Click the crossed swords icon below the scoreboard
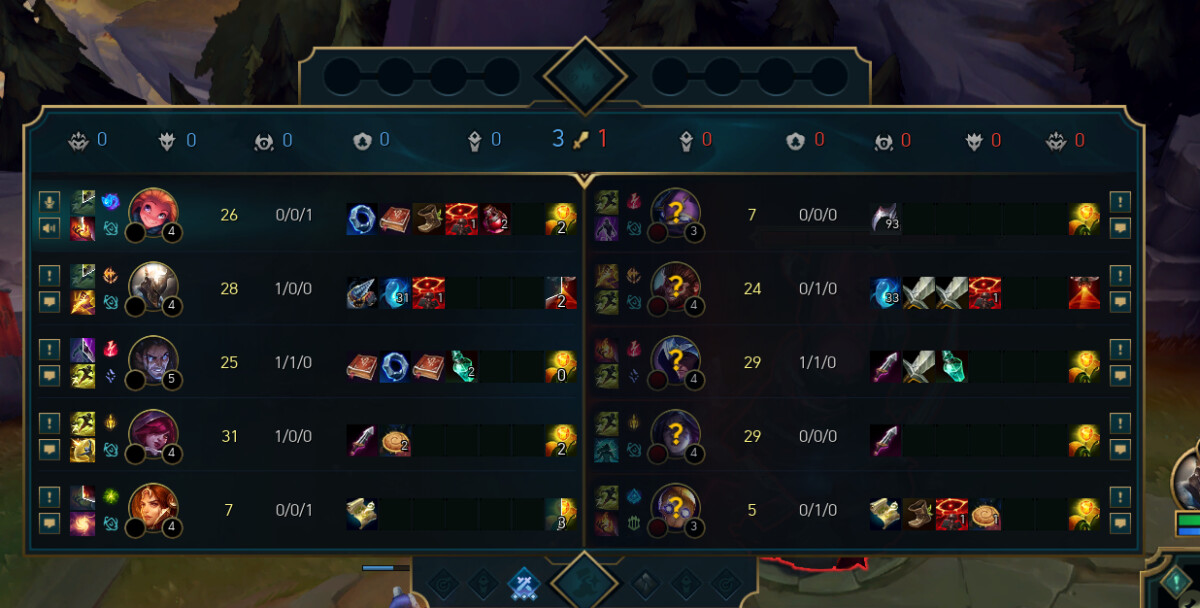 [x=522, y=584]
